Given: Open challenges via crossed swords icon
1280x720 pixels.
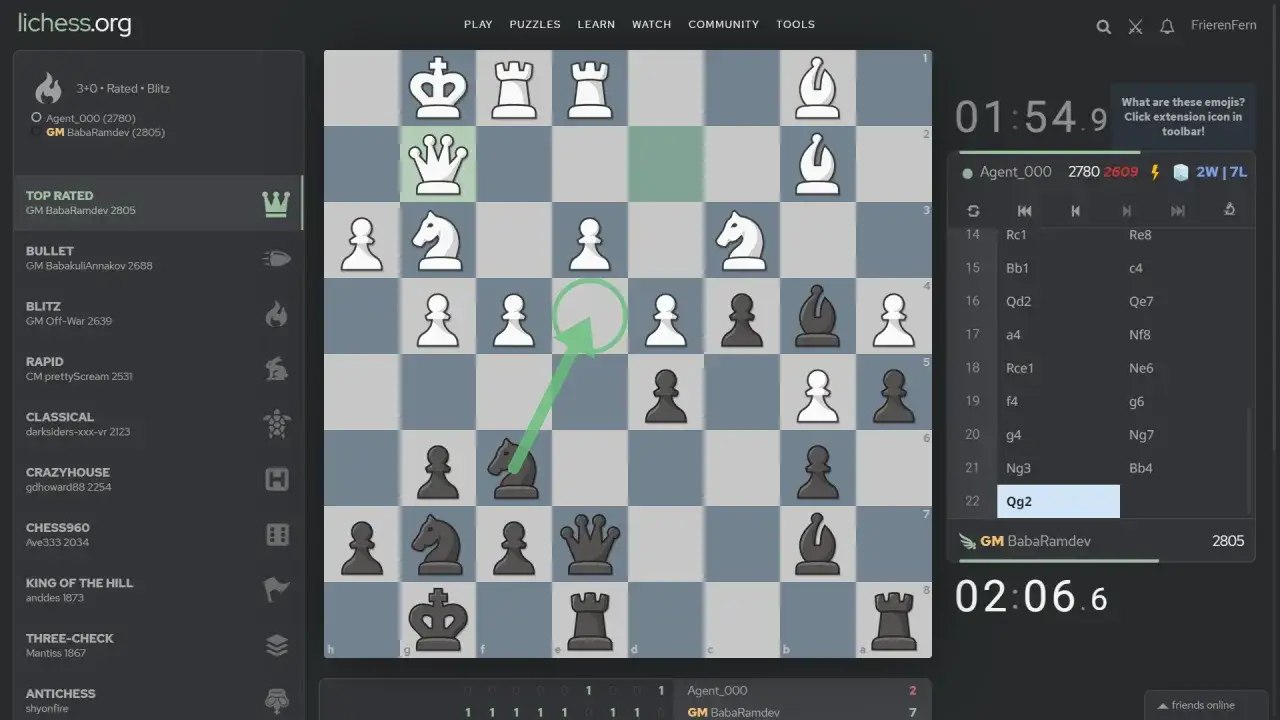Looking at the screenshot, I should coord(1135,26).
